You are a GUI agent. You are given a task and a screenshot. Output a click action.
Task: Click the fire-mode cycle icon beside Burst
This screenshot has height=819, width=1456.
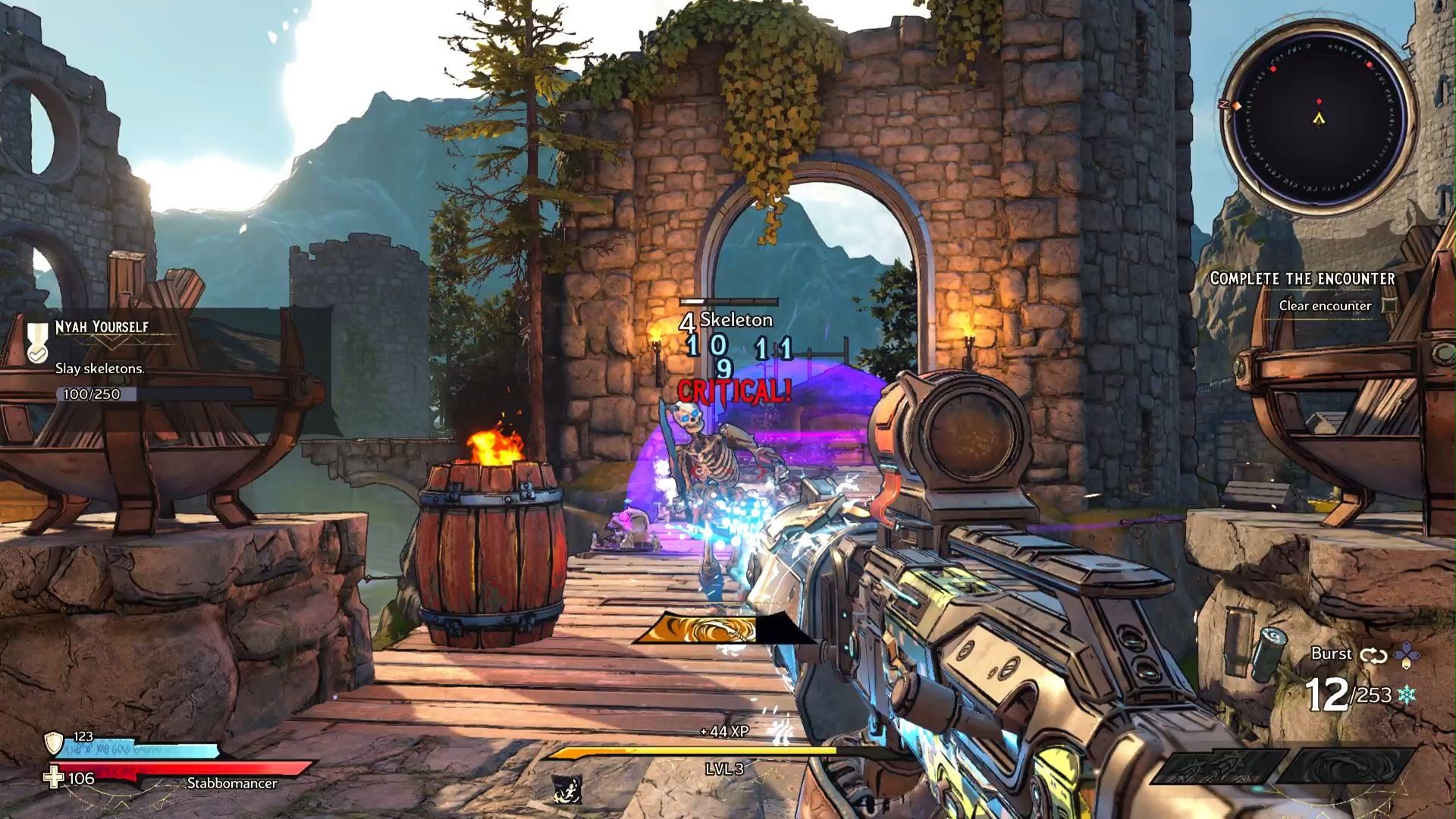coord(1373,655)
